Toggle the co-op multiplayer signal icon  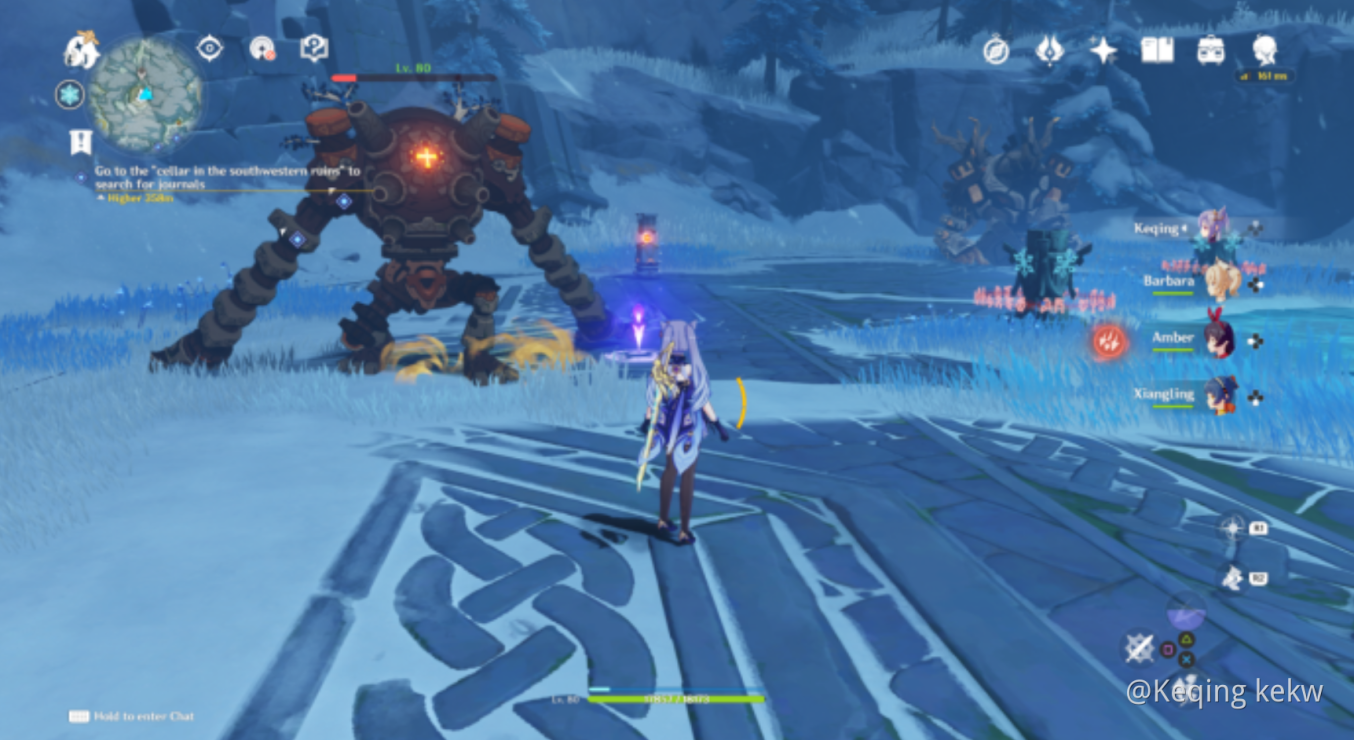263,48
